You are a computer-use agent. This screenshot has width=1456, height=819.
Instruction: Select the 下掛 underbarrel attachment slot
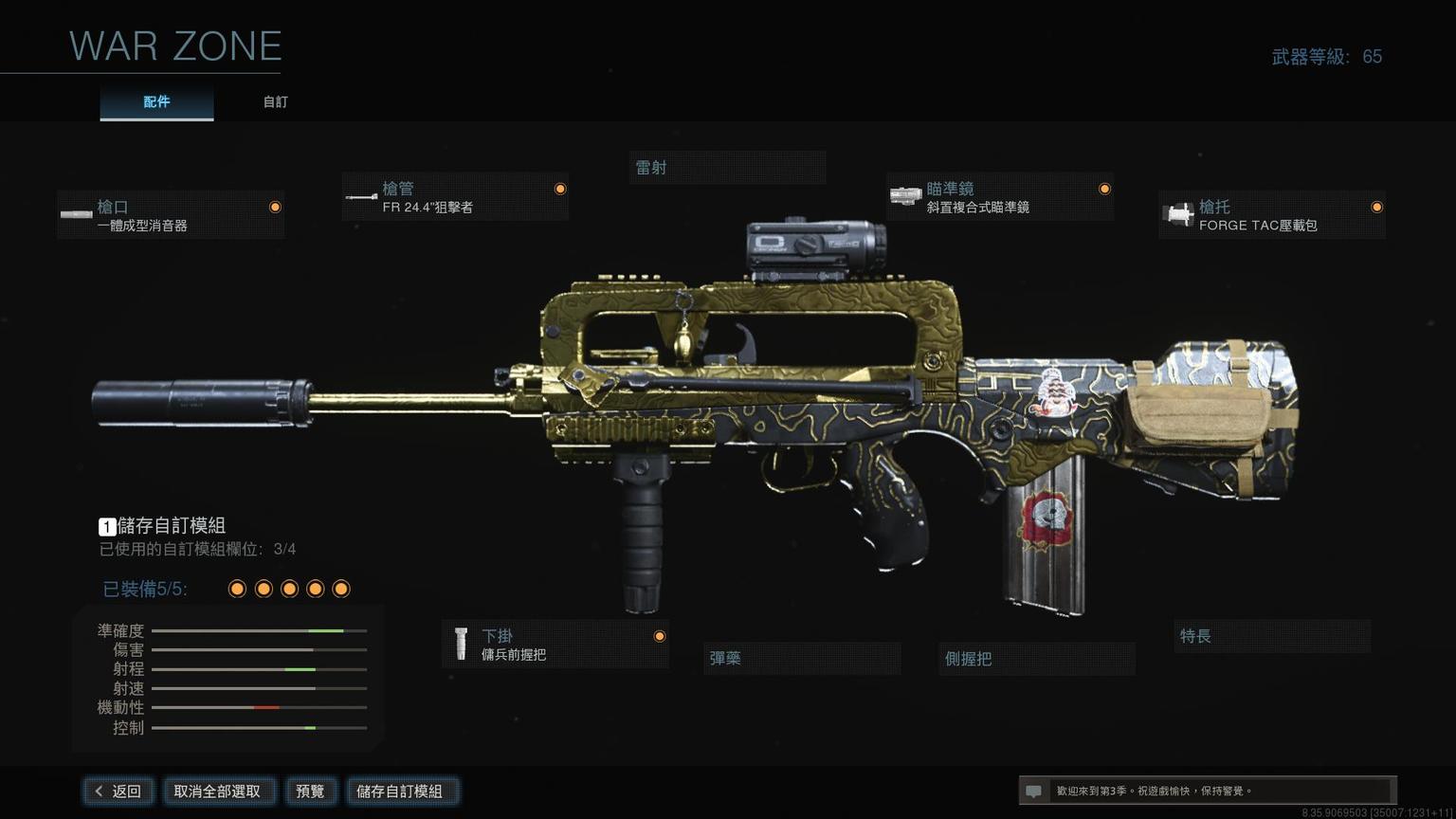tap(555, 645)
